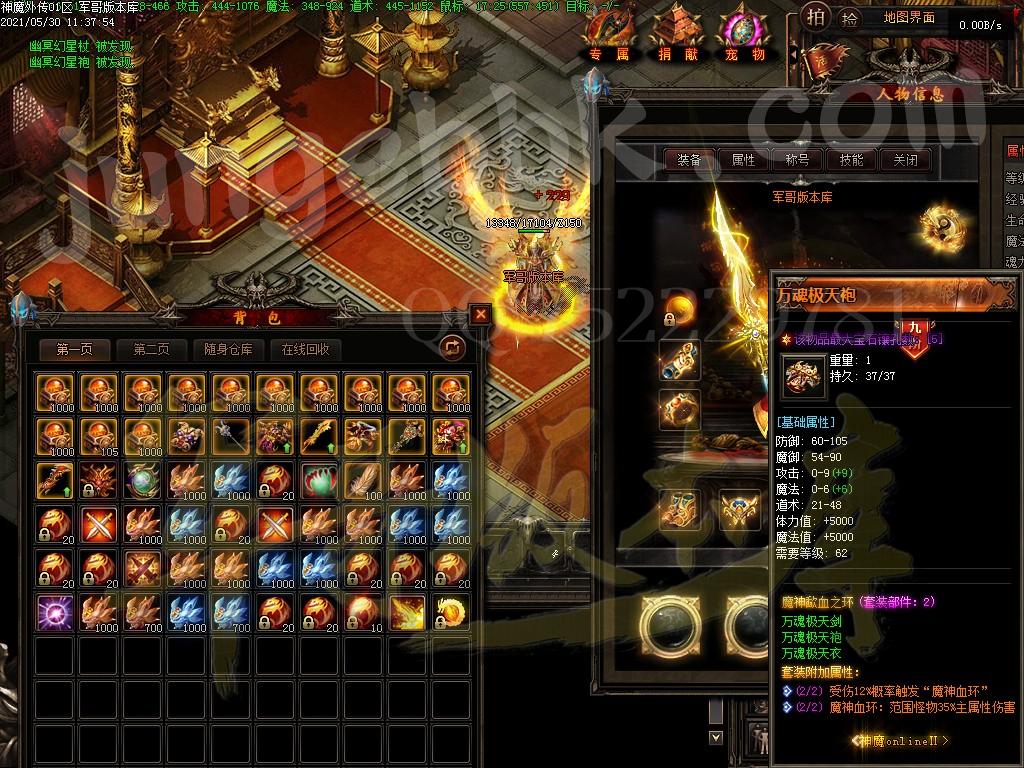1024x768 pixels.
Task: Click the round 拾 pickup button
Action: point(850,19)
